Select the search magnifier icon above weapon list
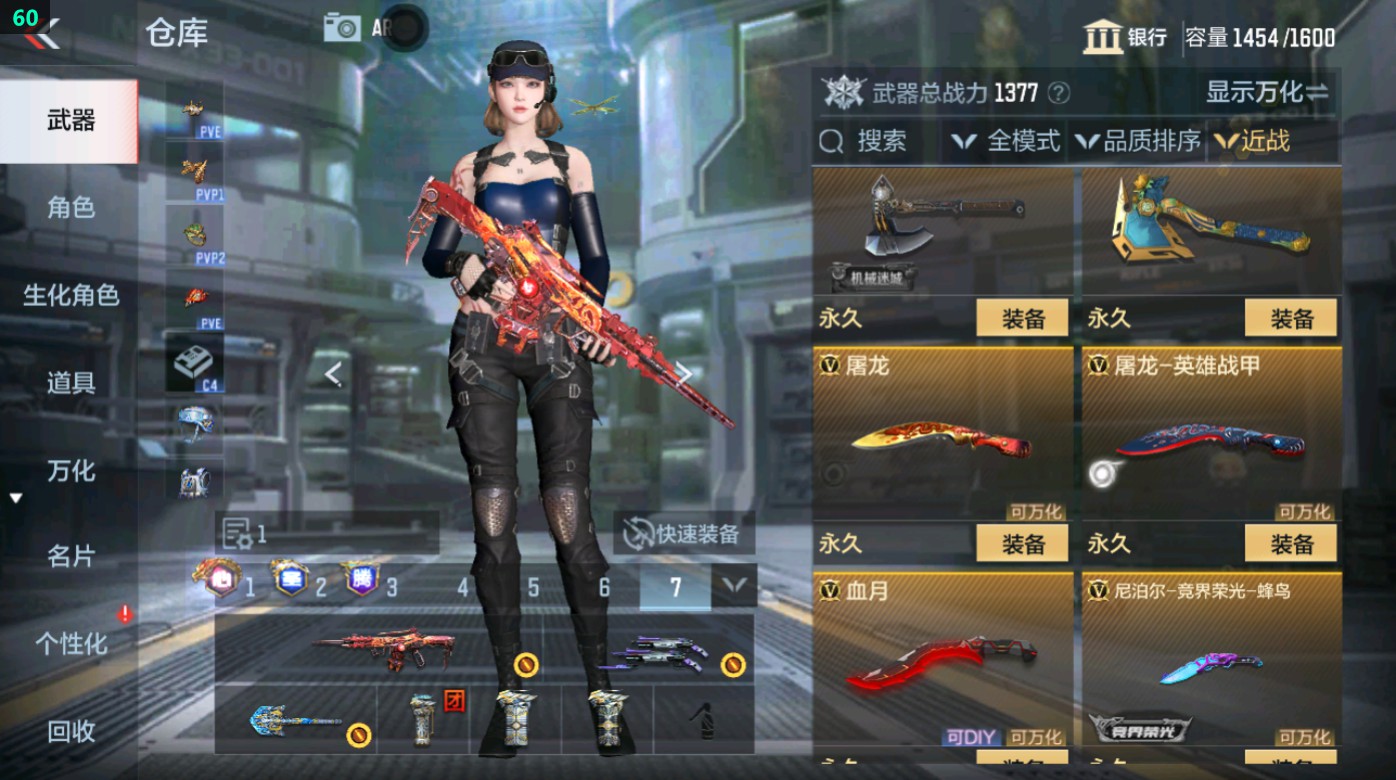The width and height of the screenshot is (1396, 780). [831, 141]
